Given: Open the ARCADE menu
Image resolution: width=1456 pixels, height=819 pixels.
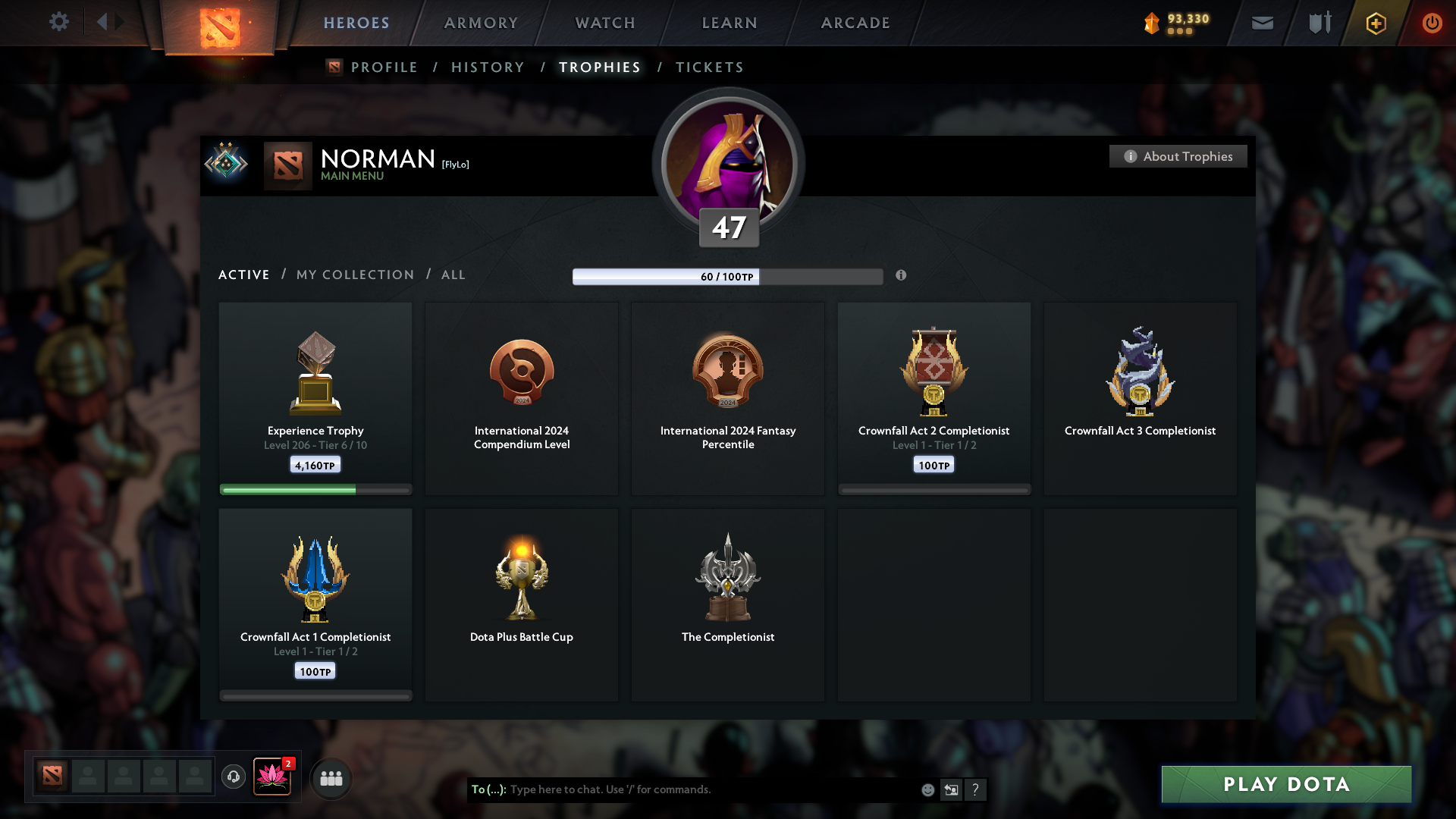Looking at the screenshot, I should [x=855, y=23].
